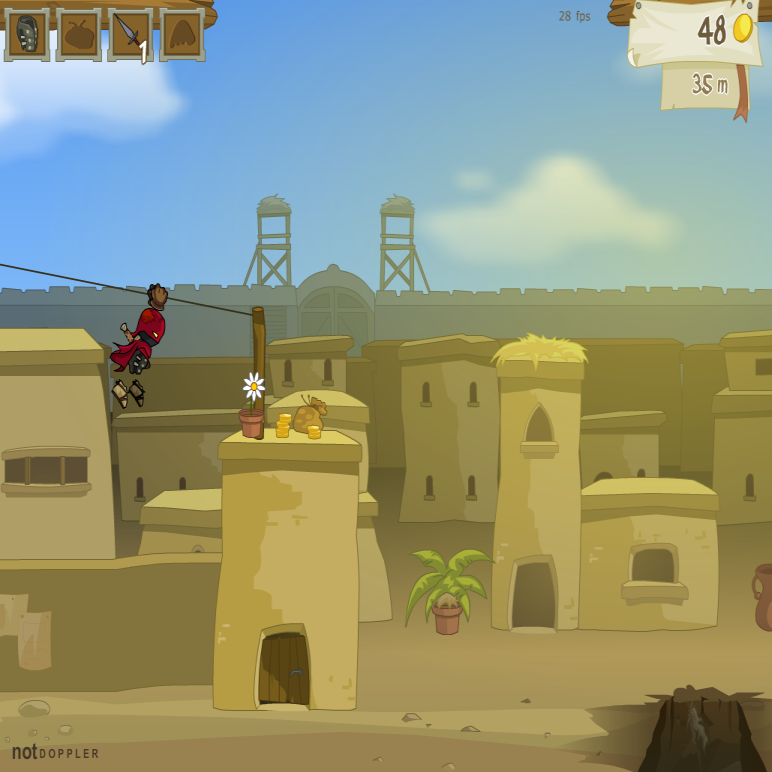
Task: Use the throwing dagger slot
Action: (131, 35)
